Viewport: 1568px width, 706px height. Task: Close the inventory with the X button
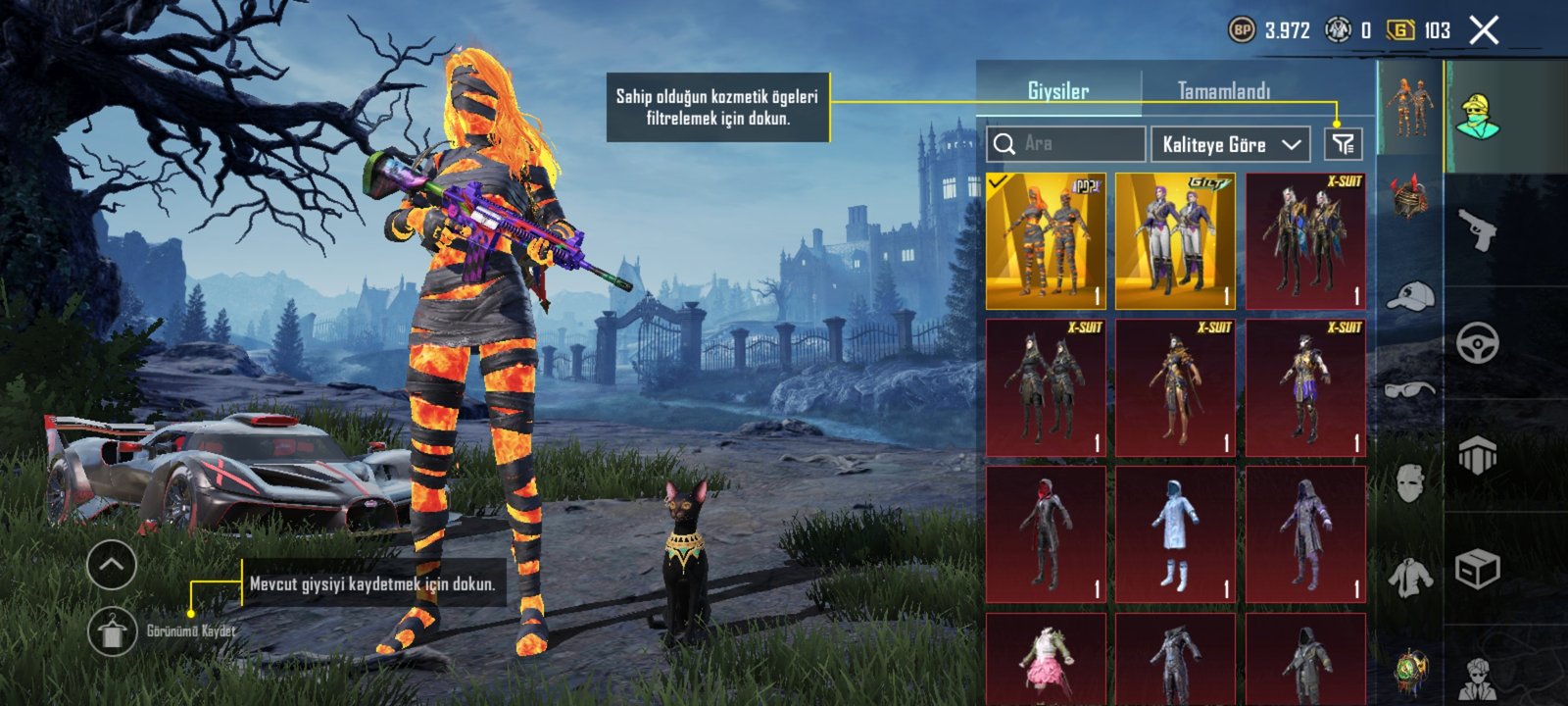1484,30
